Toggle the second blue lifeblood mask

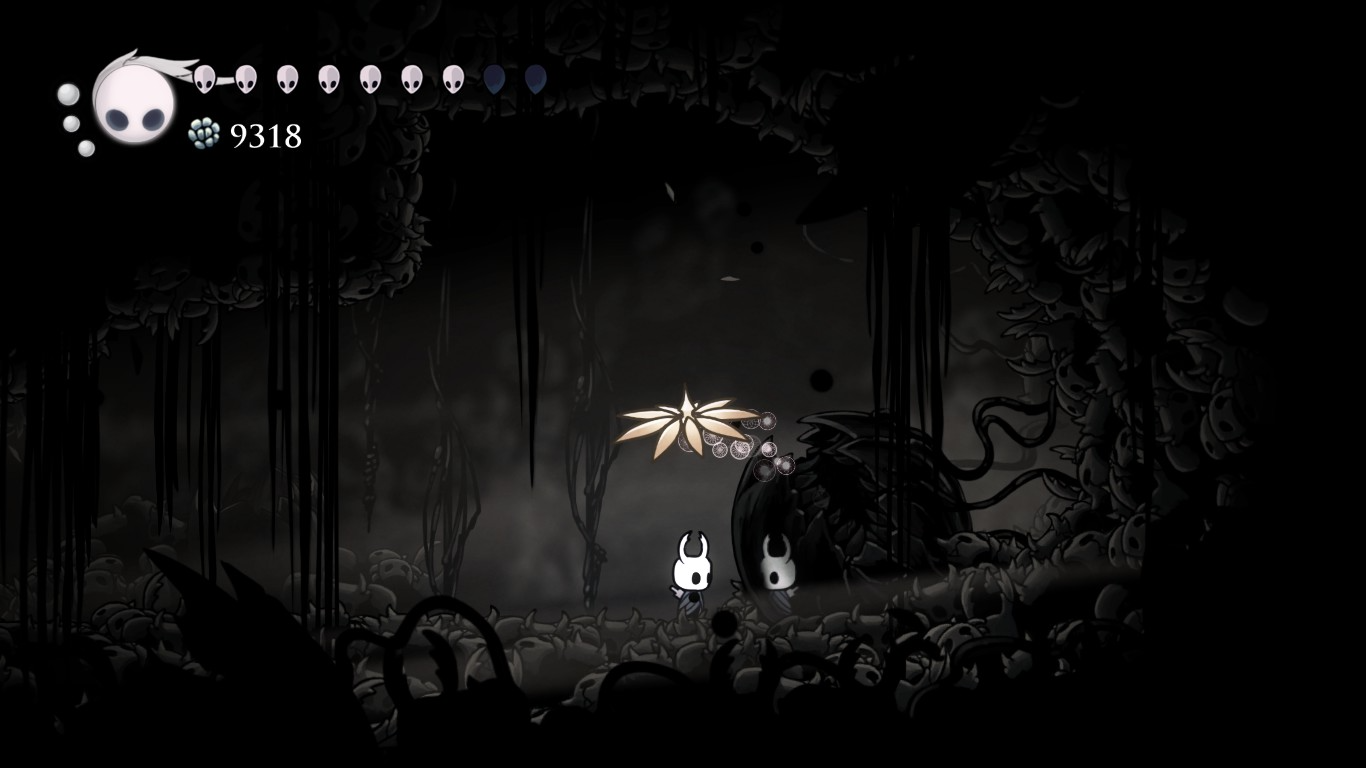533,76
